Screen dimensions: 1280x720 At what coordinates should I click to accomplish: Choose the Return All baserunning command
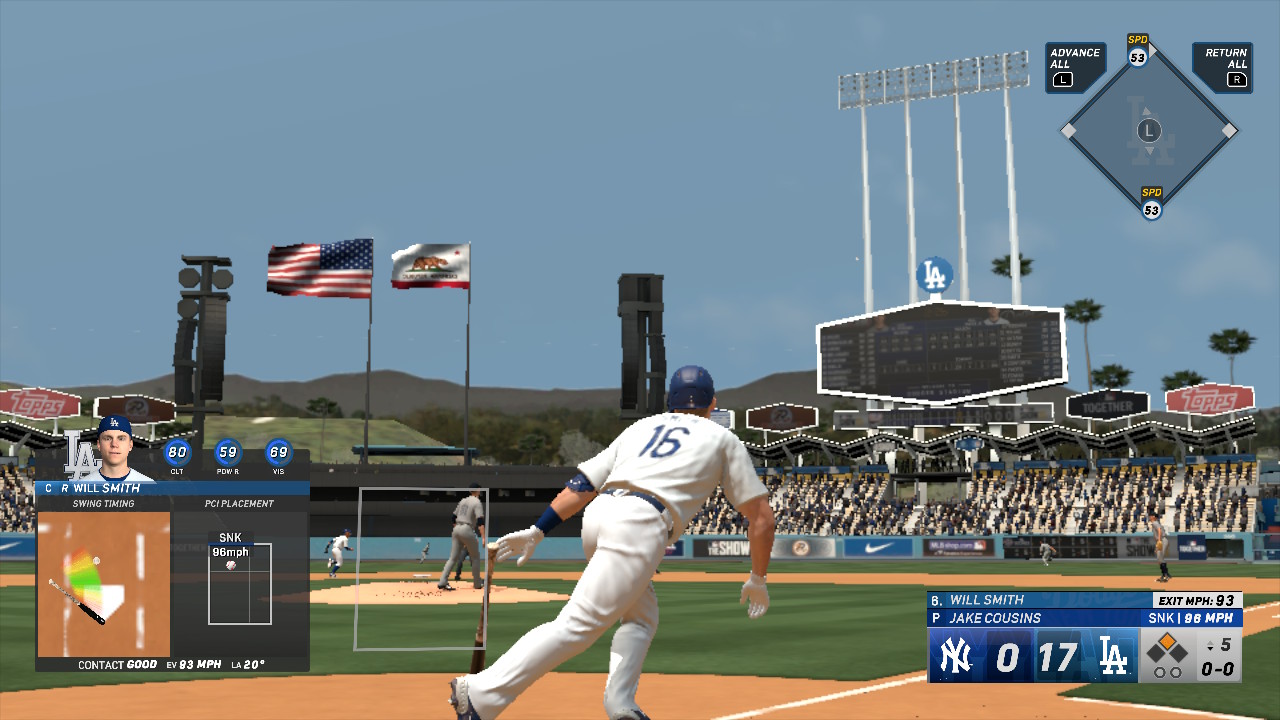tap(1224, 67)
